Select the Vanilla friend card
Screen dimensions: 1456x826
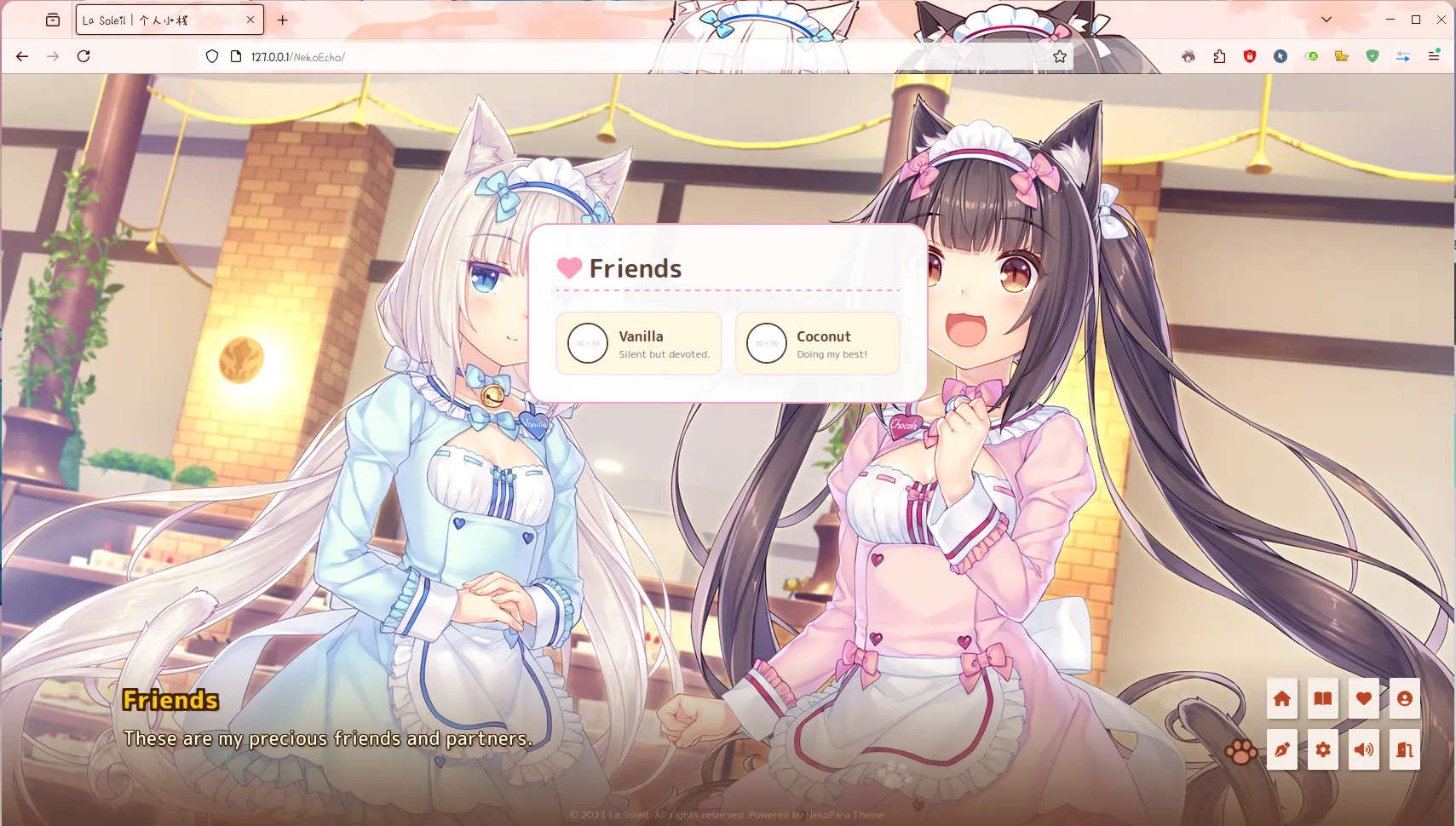click(x=638, y=343)
